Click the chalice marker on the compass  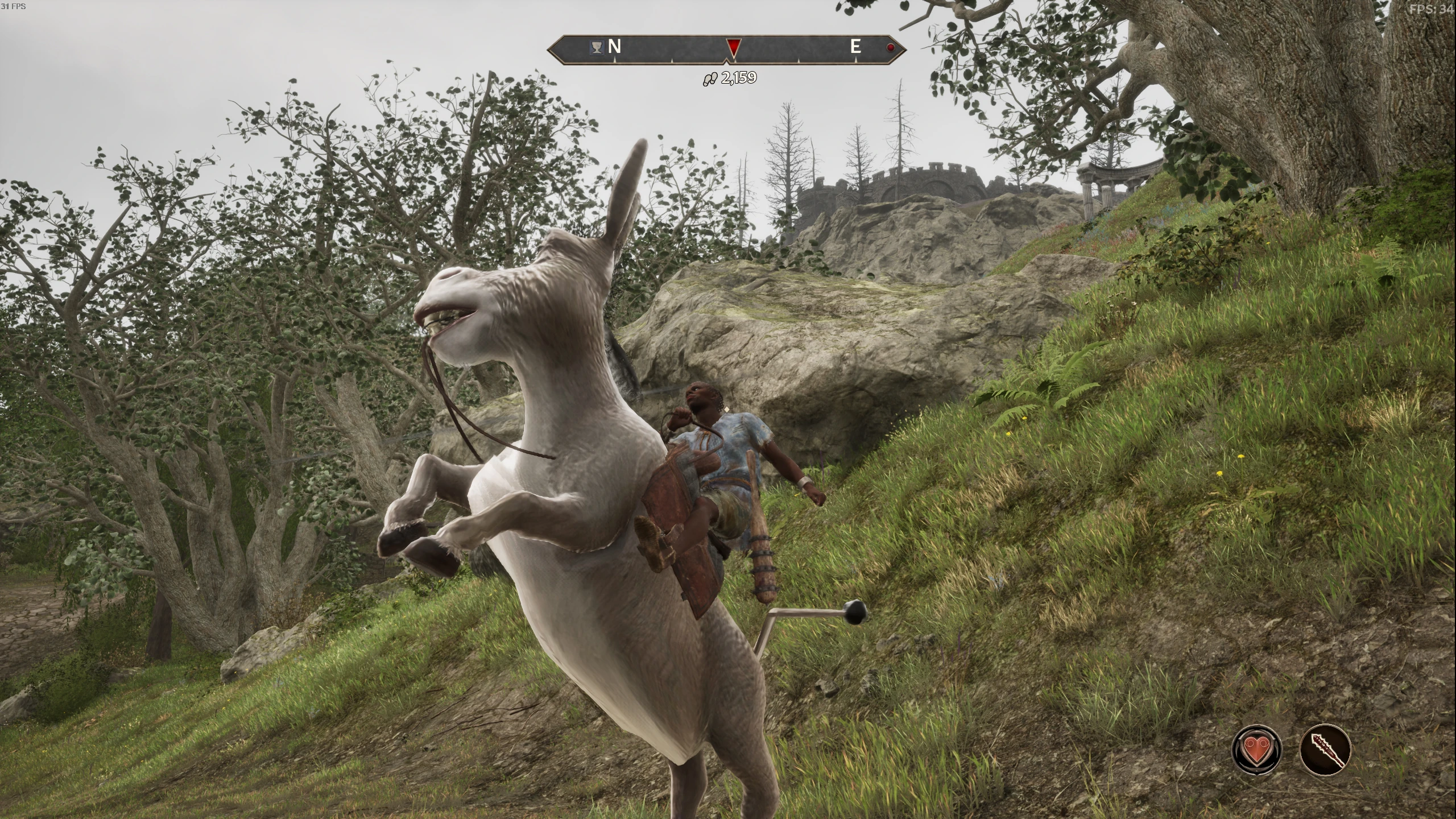point(597,48)
